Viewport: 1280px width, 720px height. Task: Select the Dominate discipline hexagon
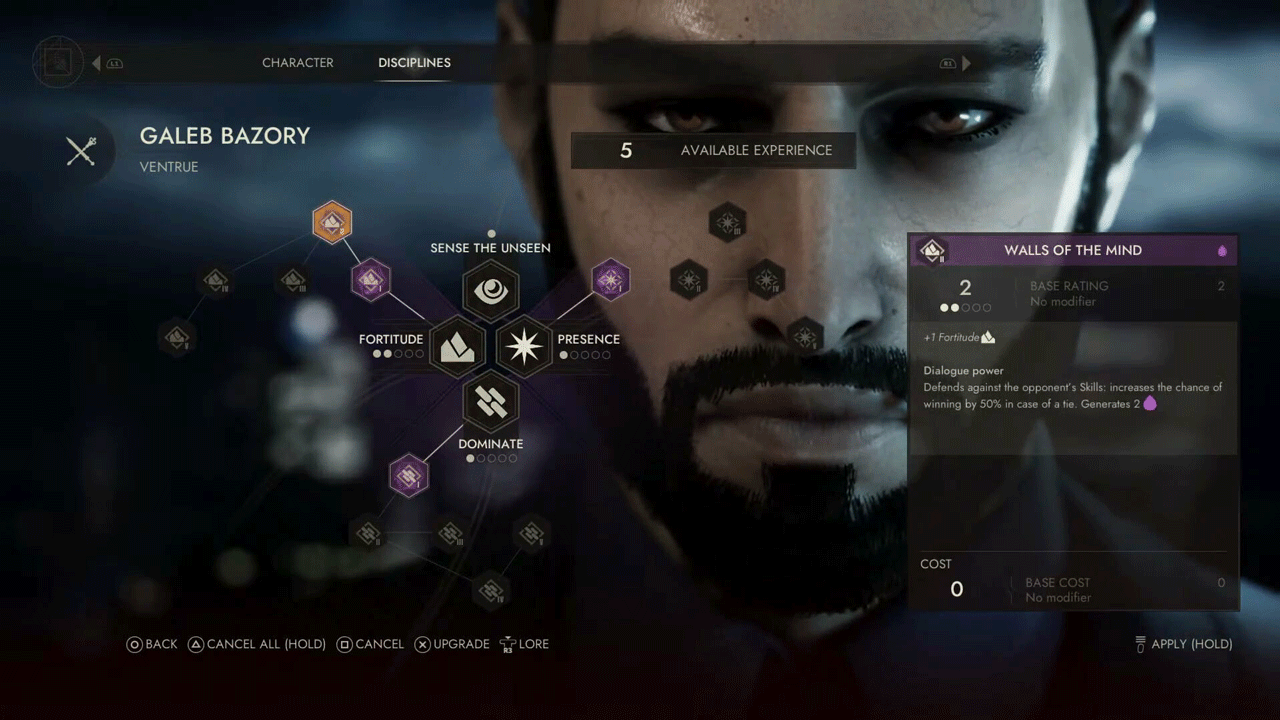tap(490, 402)
